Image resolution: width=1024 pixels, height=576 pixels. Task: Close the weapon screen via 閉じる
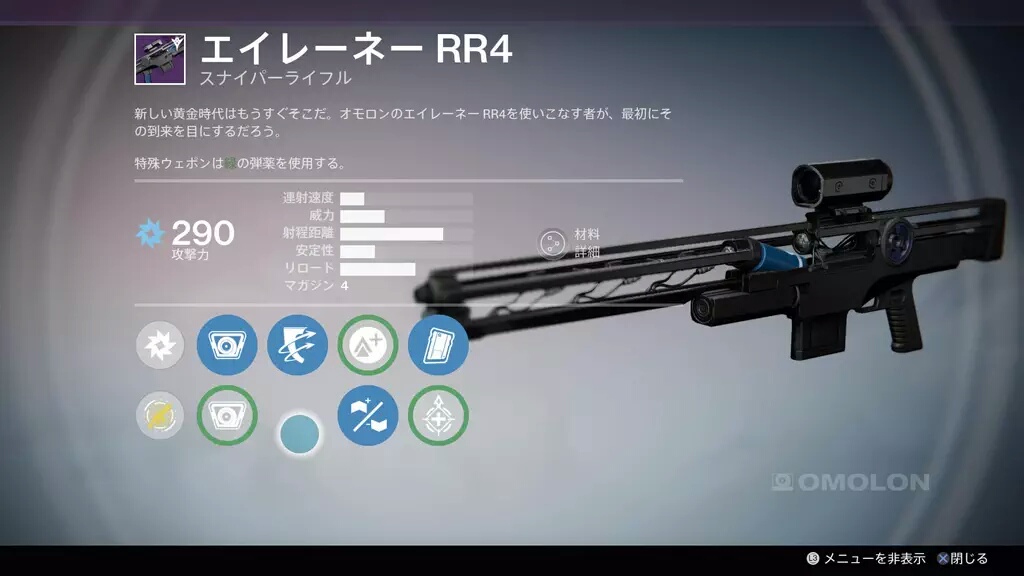coord(961,559)
